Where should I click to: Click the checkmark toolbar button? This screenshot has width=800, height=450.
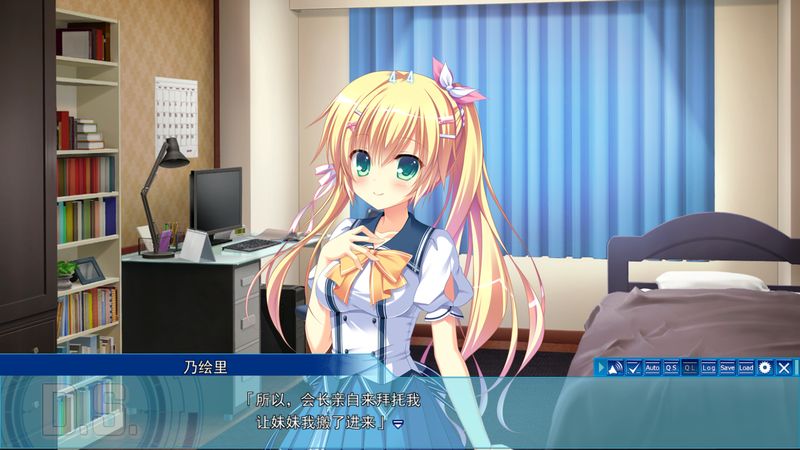tap(634, 367)
